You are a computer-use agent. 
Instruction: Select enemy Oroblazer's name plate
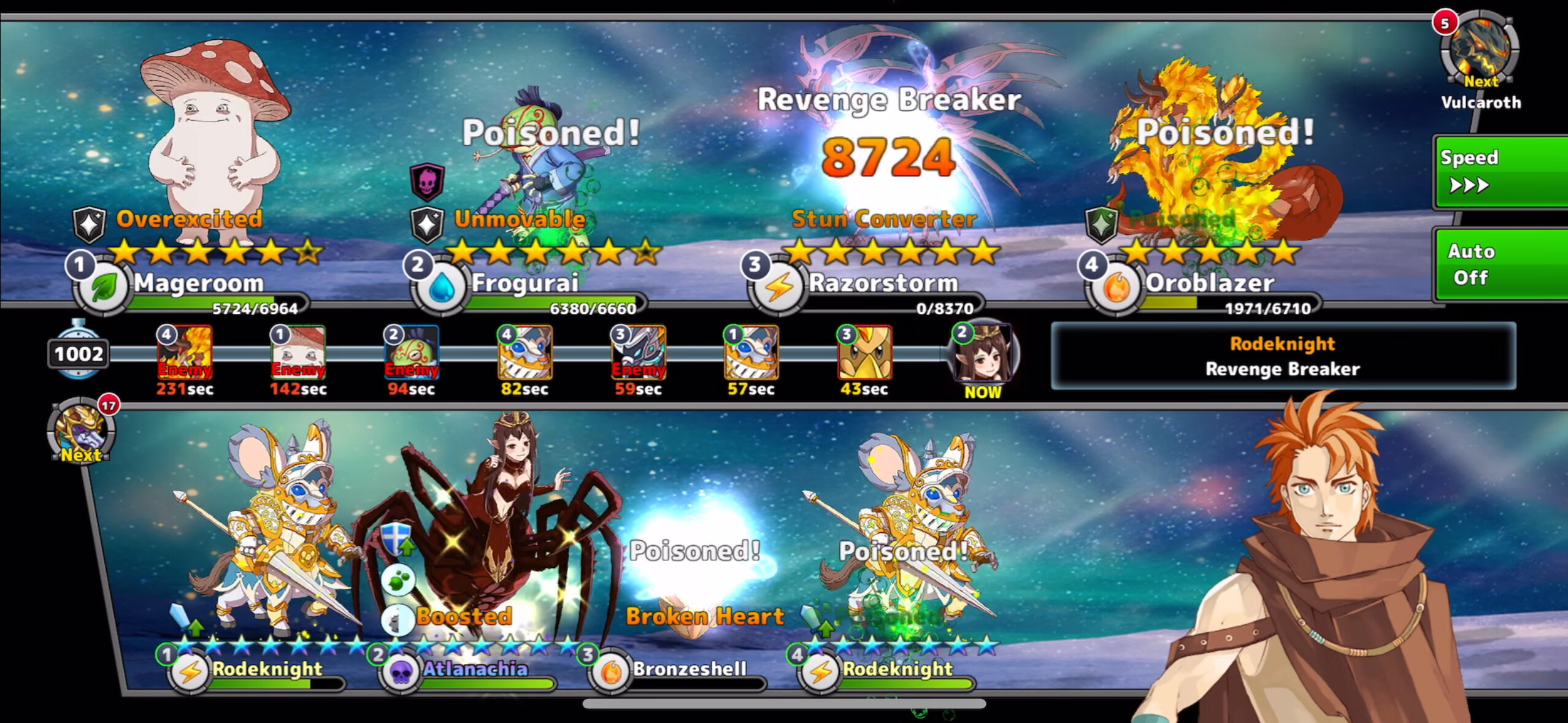[x=1209, y=284]
